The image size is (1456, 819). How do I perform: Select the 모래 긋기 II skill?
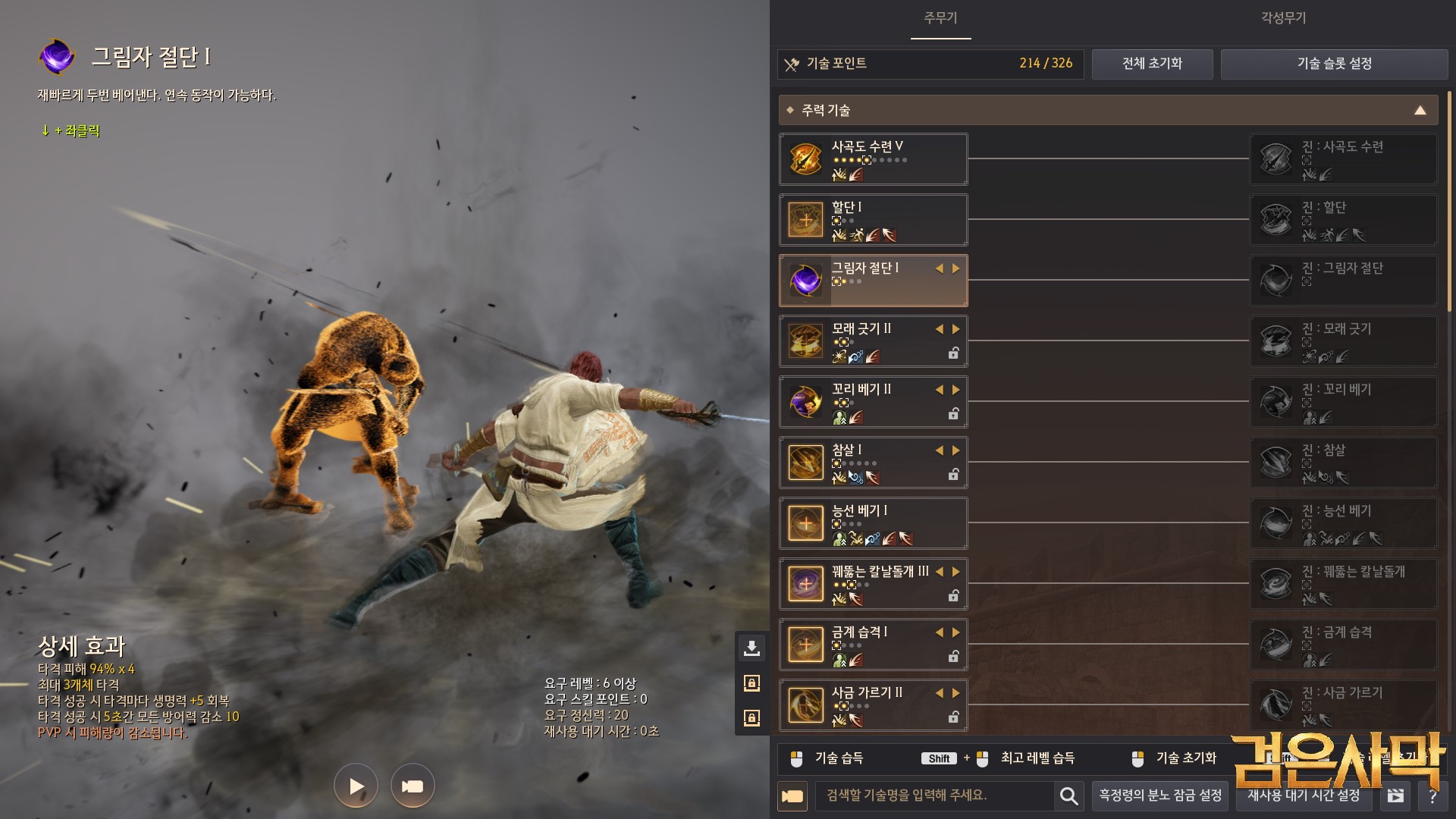pyautogui.click(x=873, y=341)
